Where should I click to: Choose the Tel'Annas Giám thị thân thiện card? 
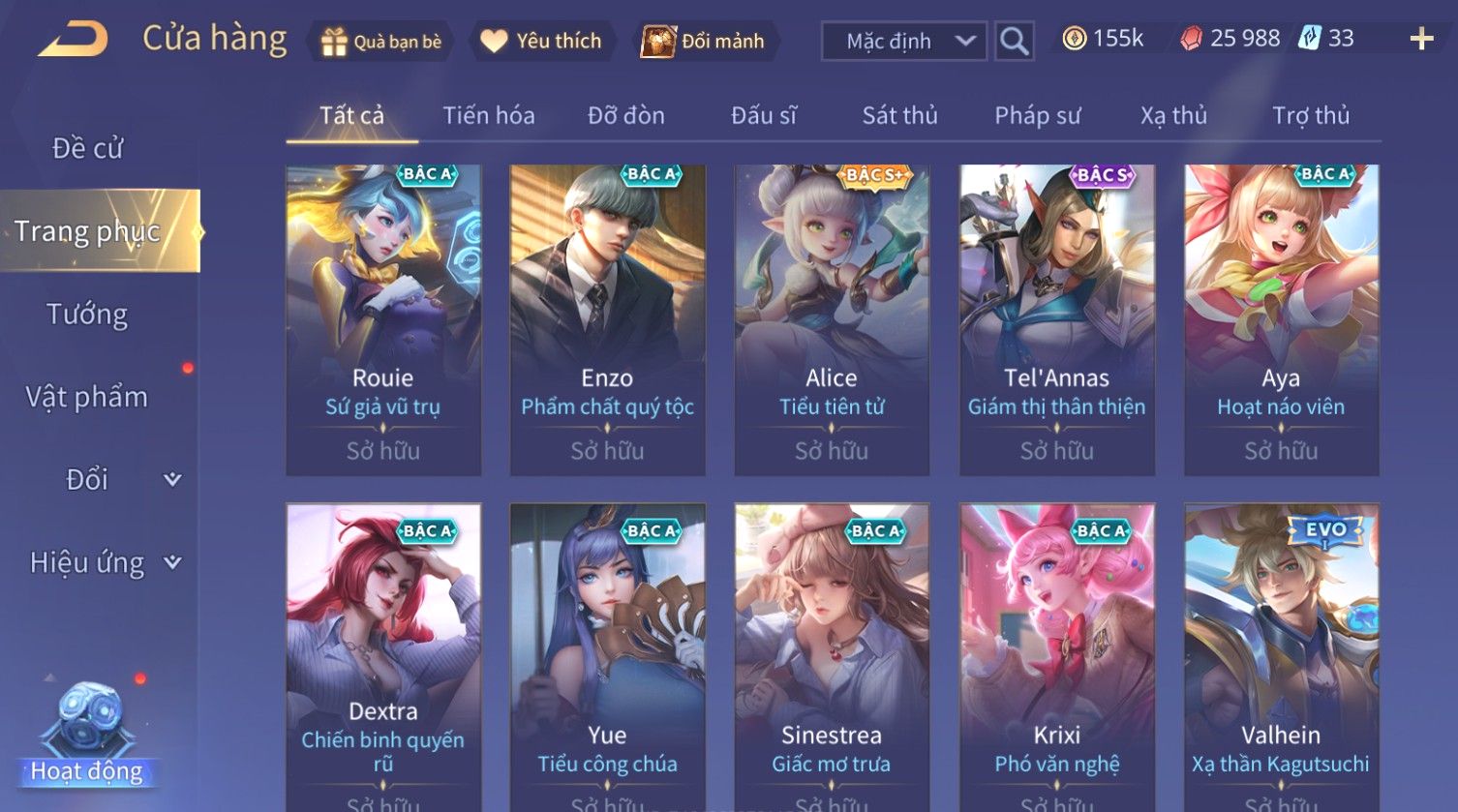click(1056, 319)
